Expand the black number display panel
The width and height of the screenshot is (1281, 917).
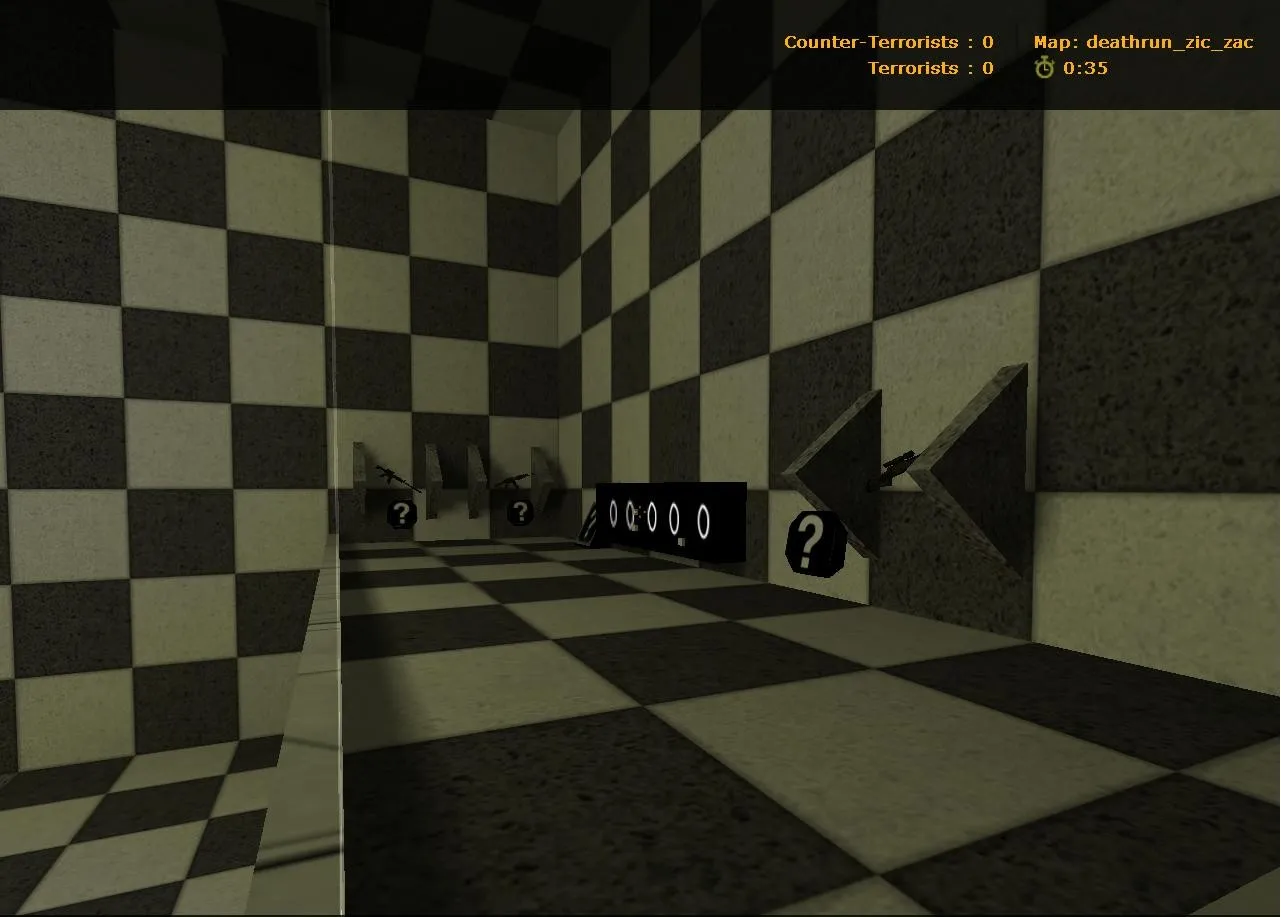(x=671, y=521)
